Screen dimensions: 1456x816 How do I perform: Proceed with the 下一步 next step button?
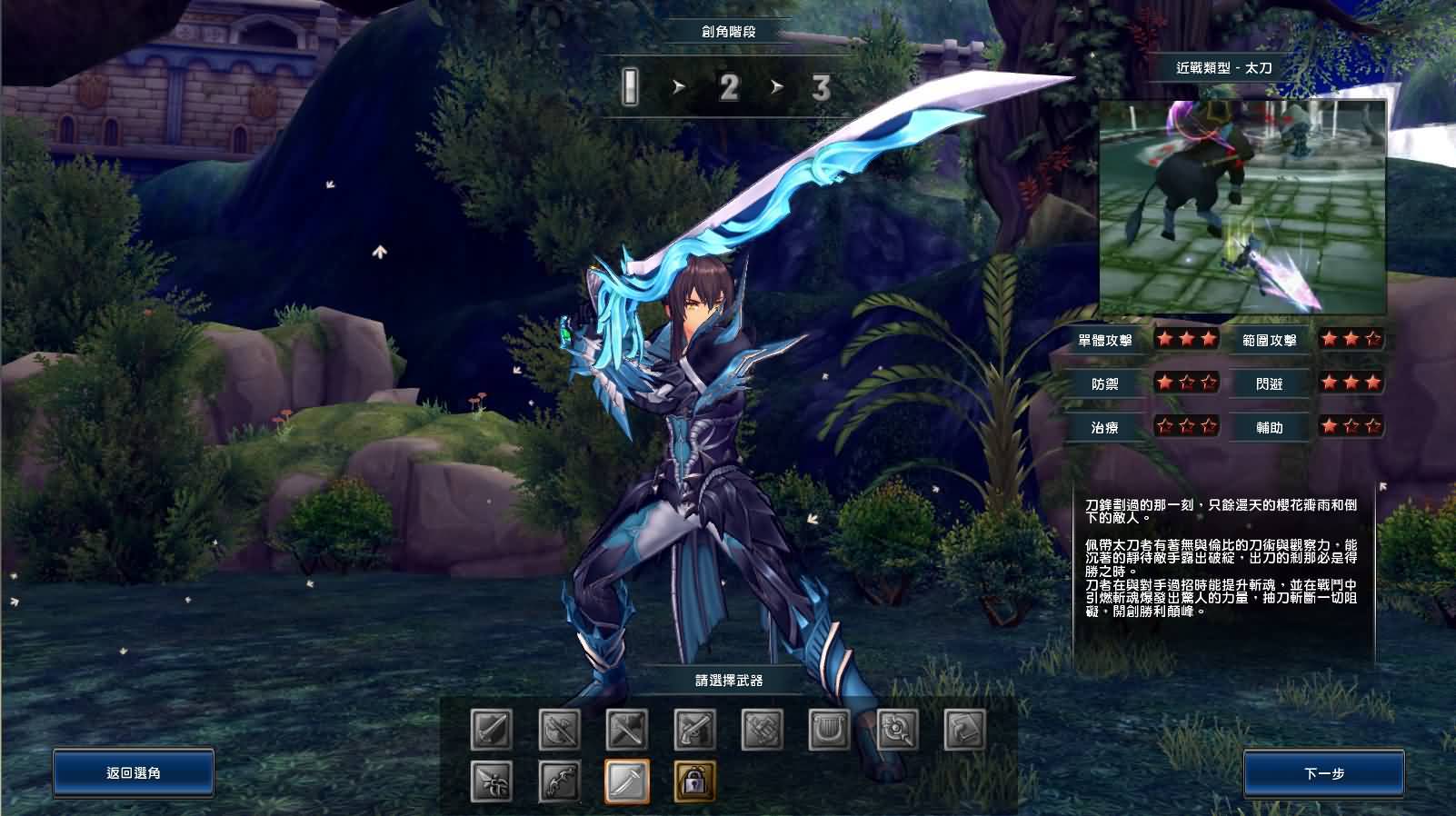point(1323,773)
